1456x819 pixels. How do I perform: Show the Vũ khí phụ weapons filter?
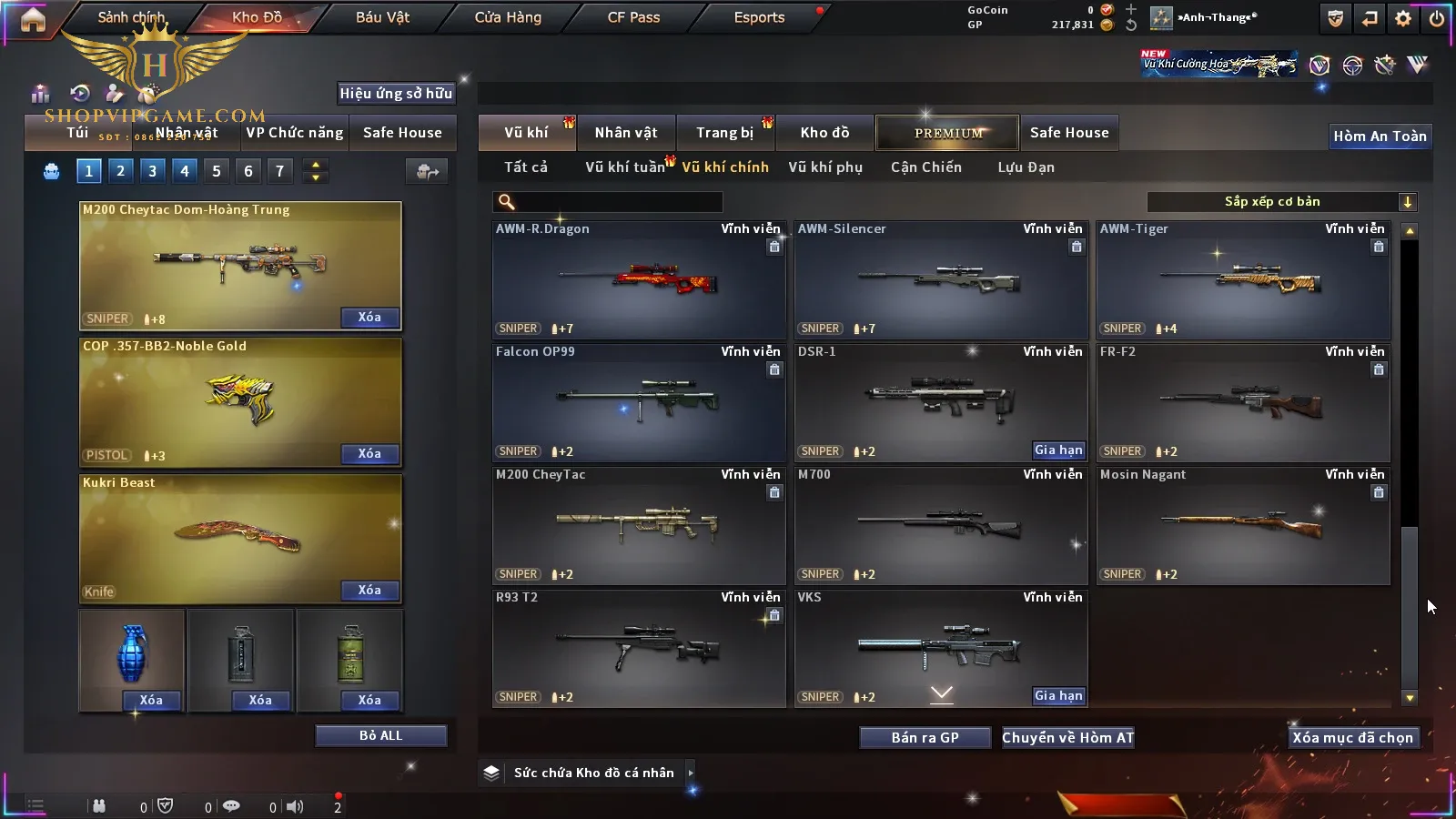click(824, 167)
